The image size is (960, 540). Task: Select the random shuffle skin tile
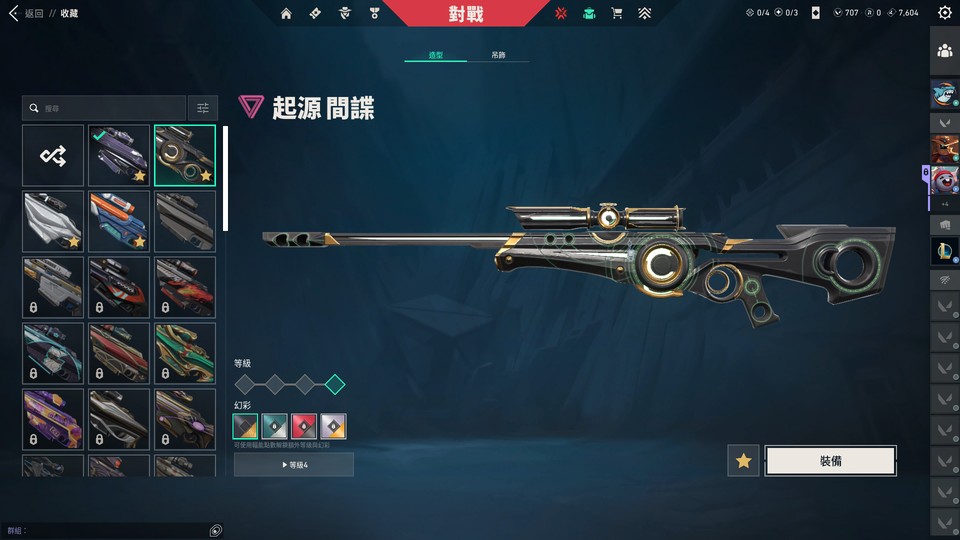pyautogui.click(x=53, y=155)
